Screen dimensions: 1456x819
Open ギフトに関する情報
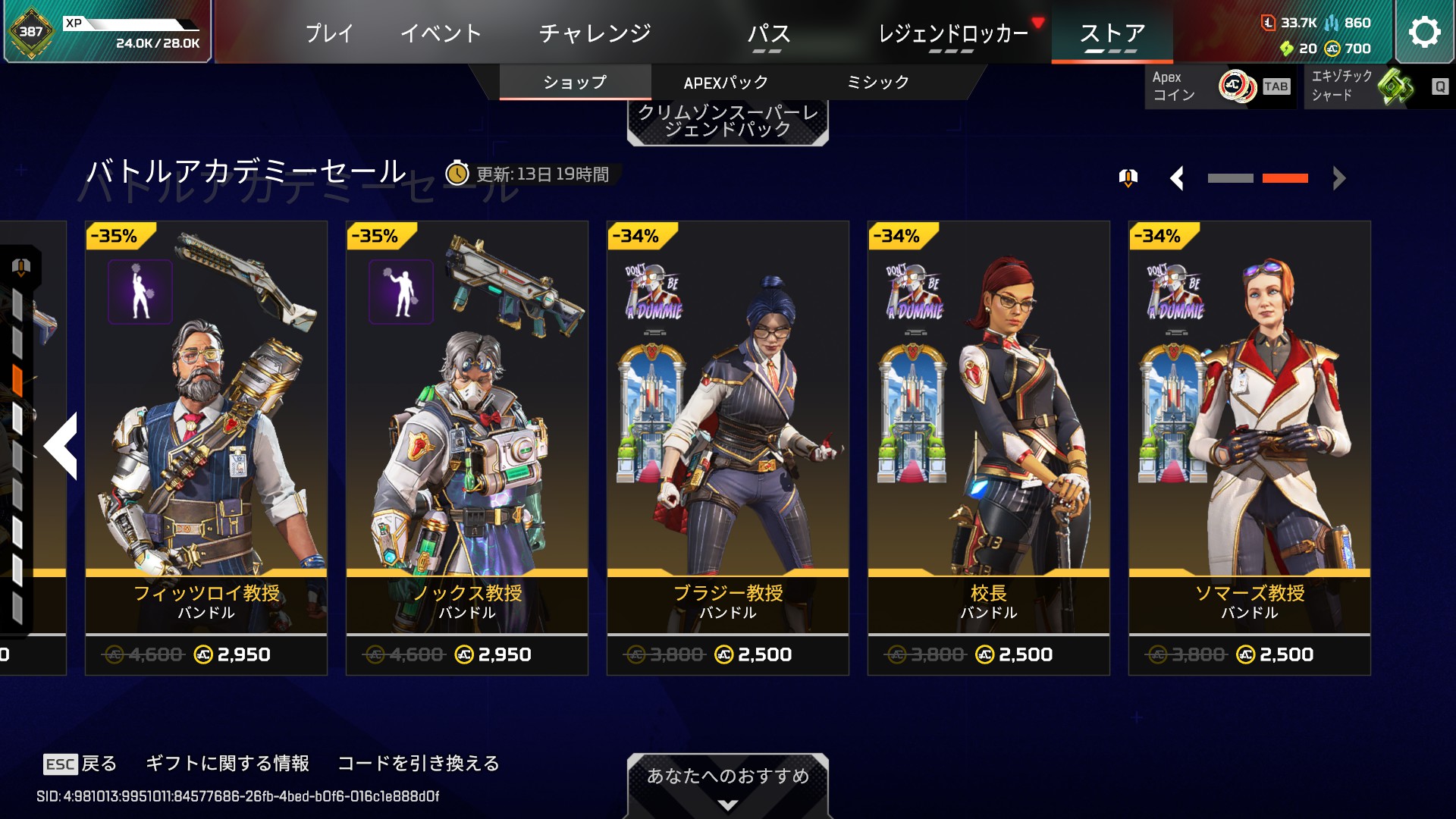pos(227,763)
